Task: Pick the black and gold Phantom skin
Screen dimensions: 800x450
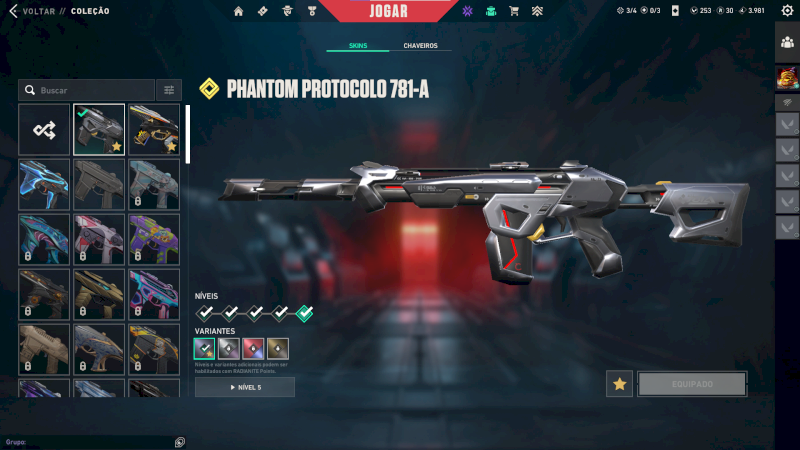Action: [x=154, y=129]
